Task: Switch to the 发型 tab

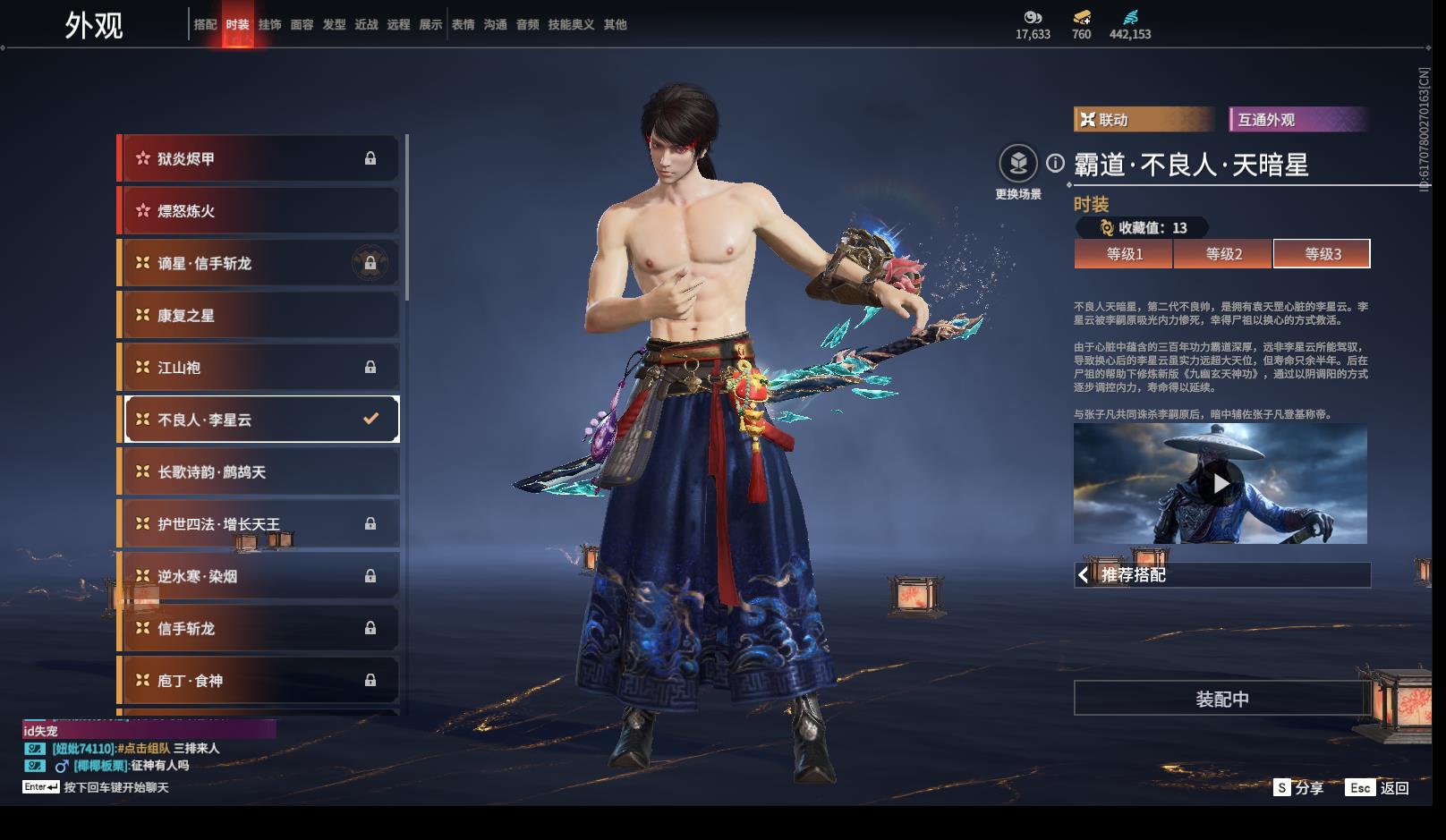Action: [334, 25]
